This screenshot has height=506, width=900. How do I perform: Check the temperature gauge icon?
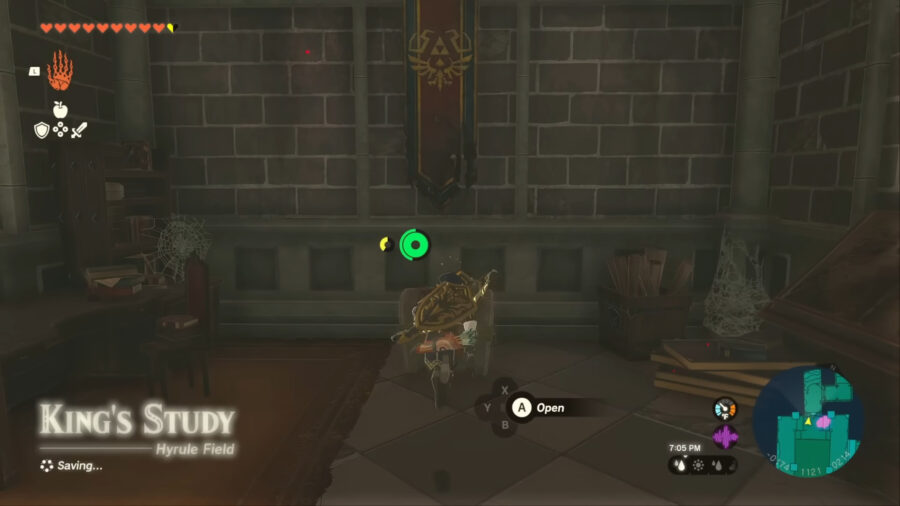pos(724,409)
